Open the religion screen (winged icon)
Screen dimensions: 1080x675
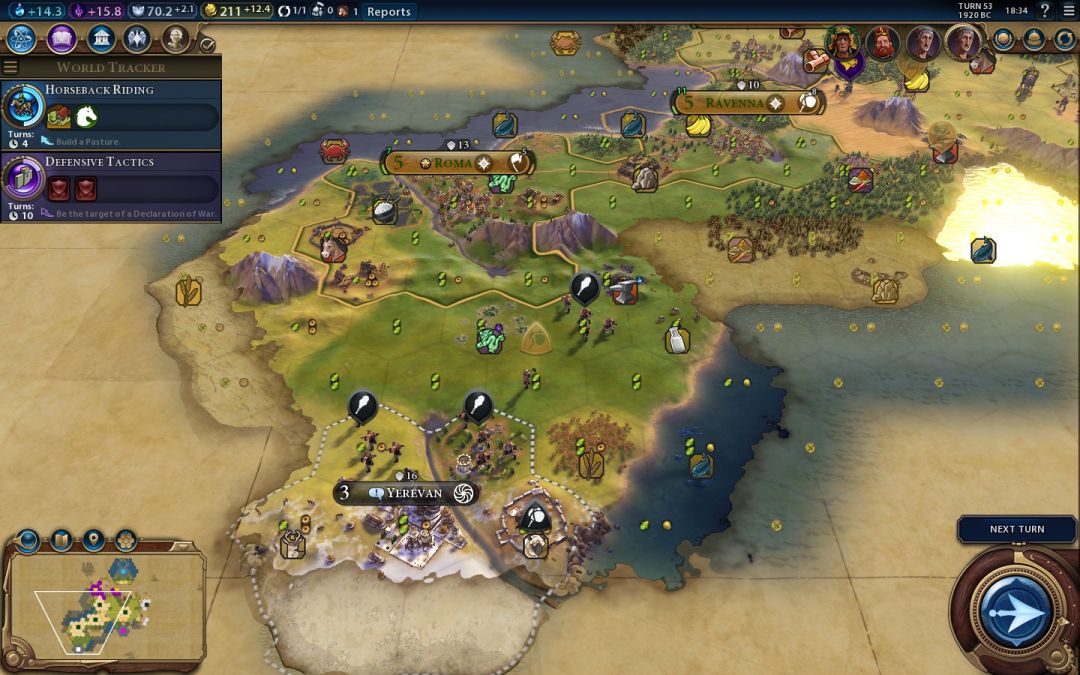[138, 39]
